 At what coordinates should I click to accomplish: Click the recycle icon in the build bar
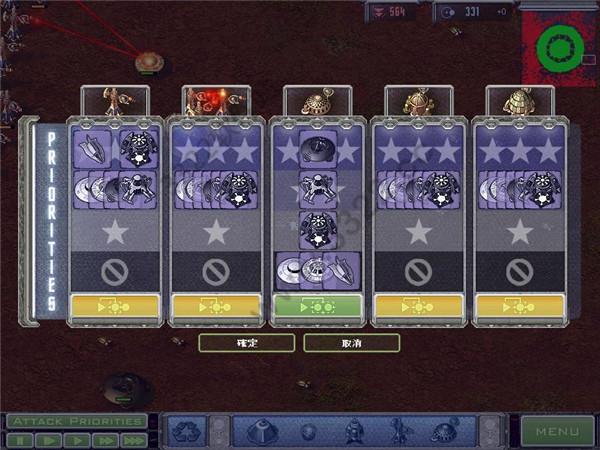[x=186, y=431]
